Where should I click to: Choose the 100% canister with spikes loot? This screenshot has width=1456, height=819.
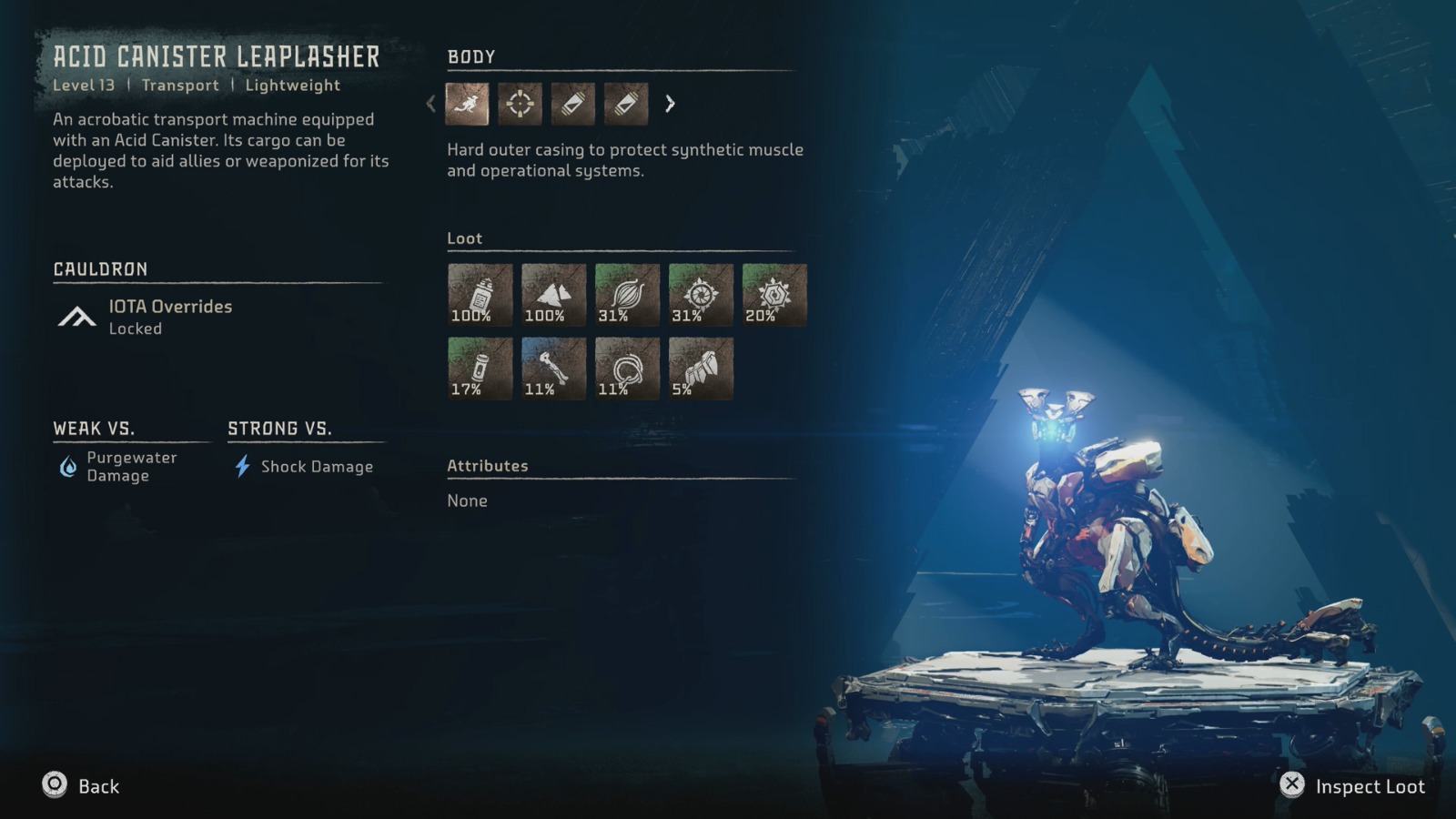[x=480, y=295]
